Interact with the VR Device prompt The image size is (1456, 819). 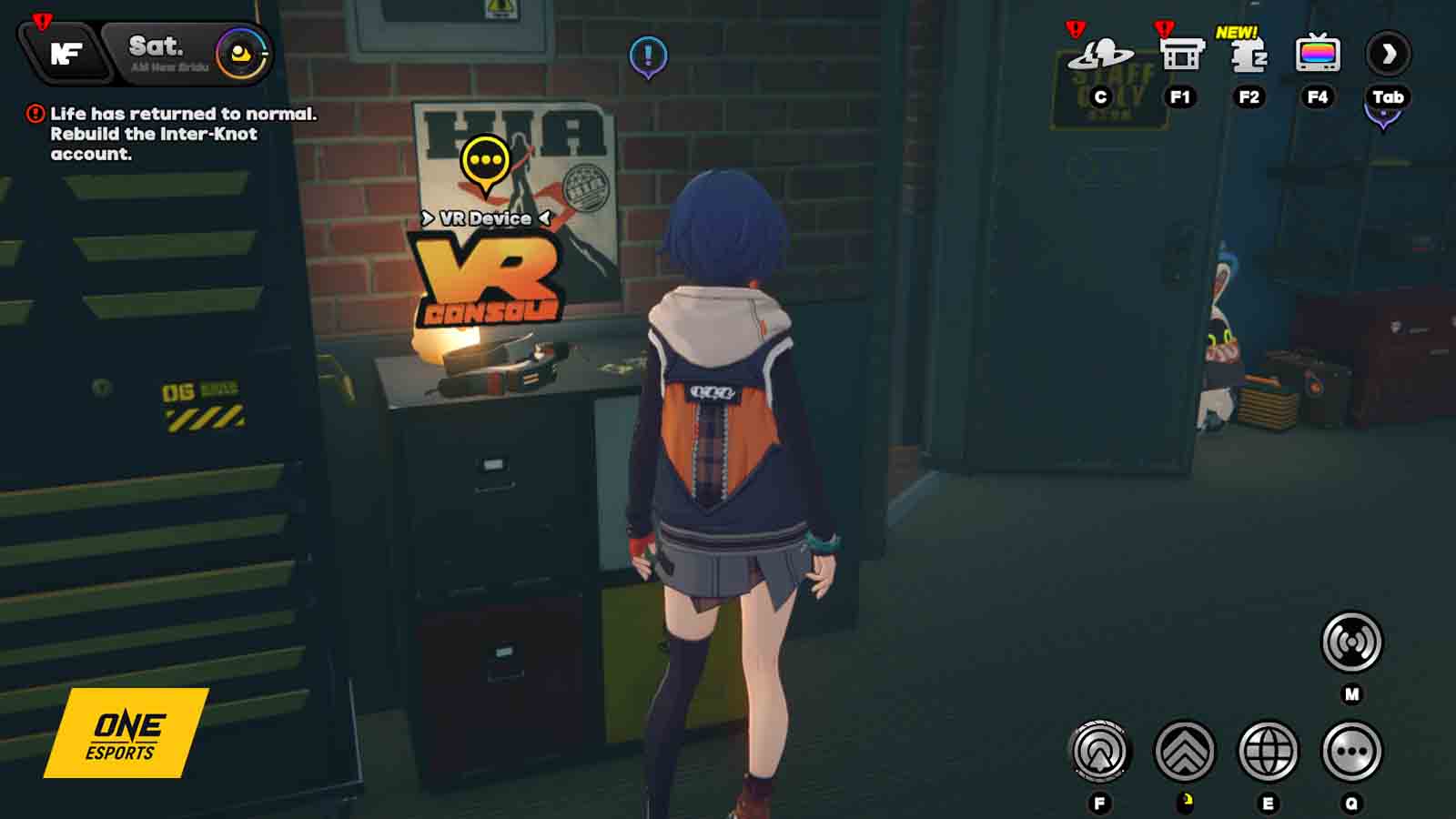(x=486, y=218)
